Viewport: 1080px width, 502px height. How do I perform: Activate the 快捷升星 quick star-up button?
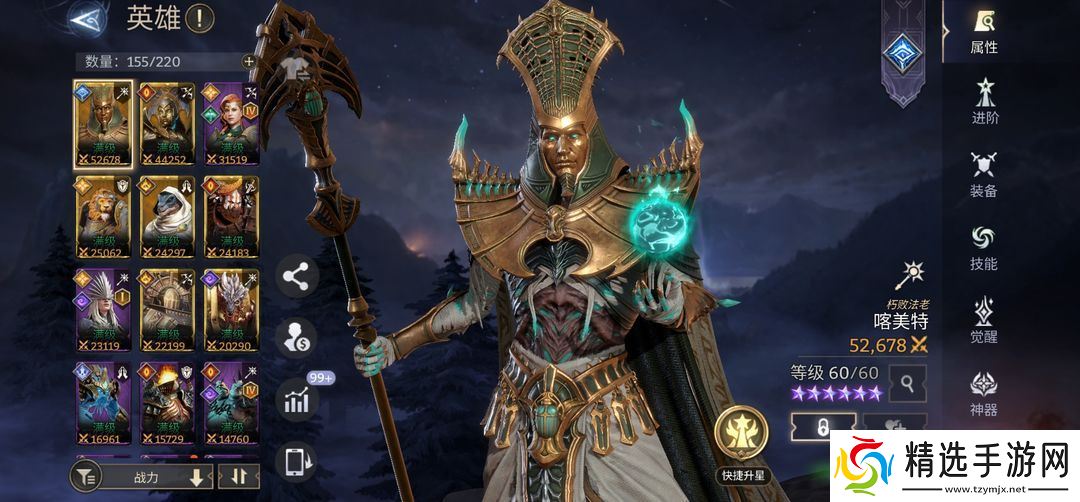click(x=741, y=438)
